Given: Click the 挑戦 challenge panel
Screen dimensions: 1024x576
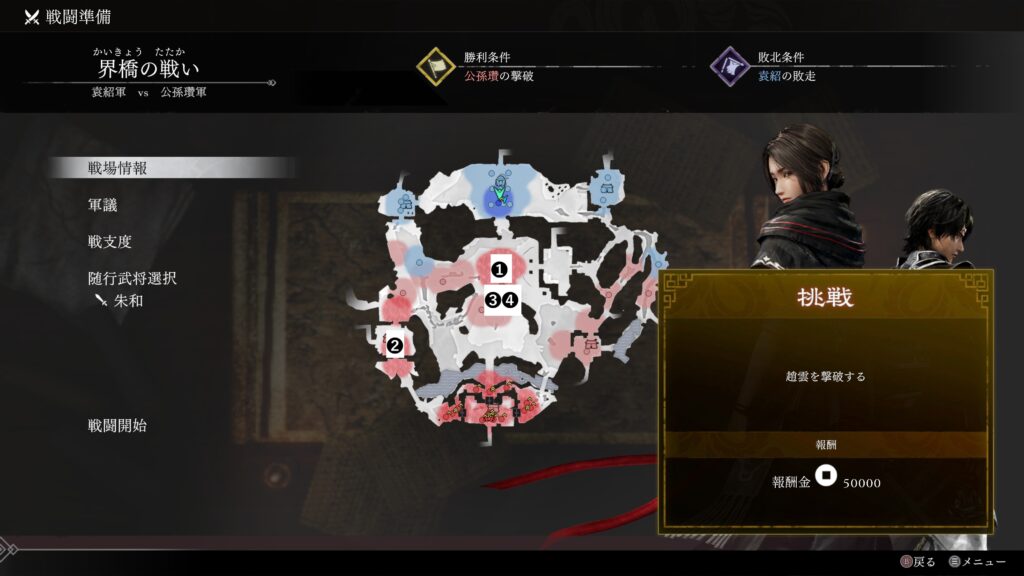Looking at the screenshot, I should (x=825, y=400).
